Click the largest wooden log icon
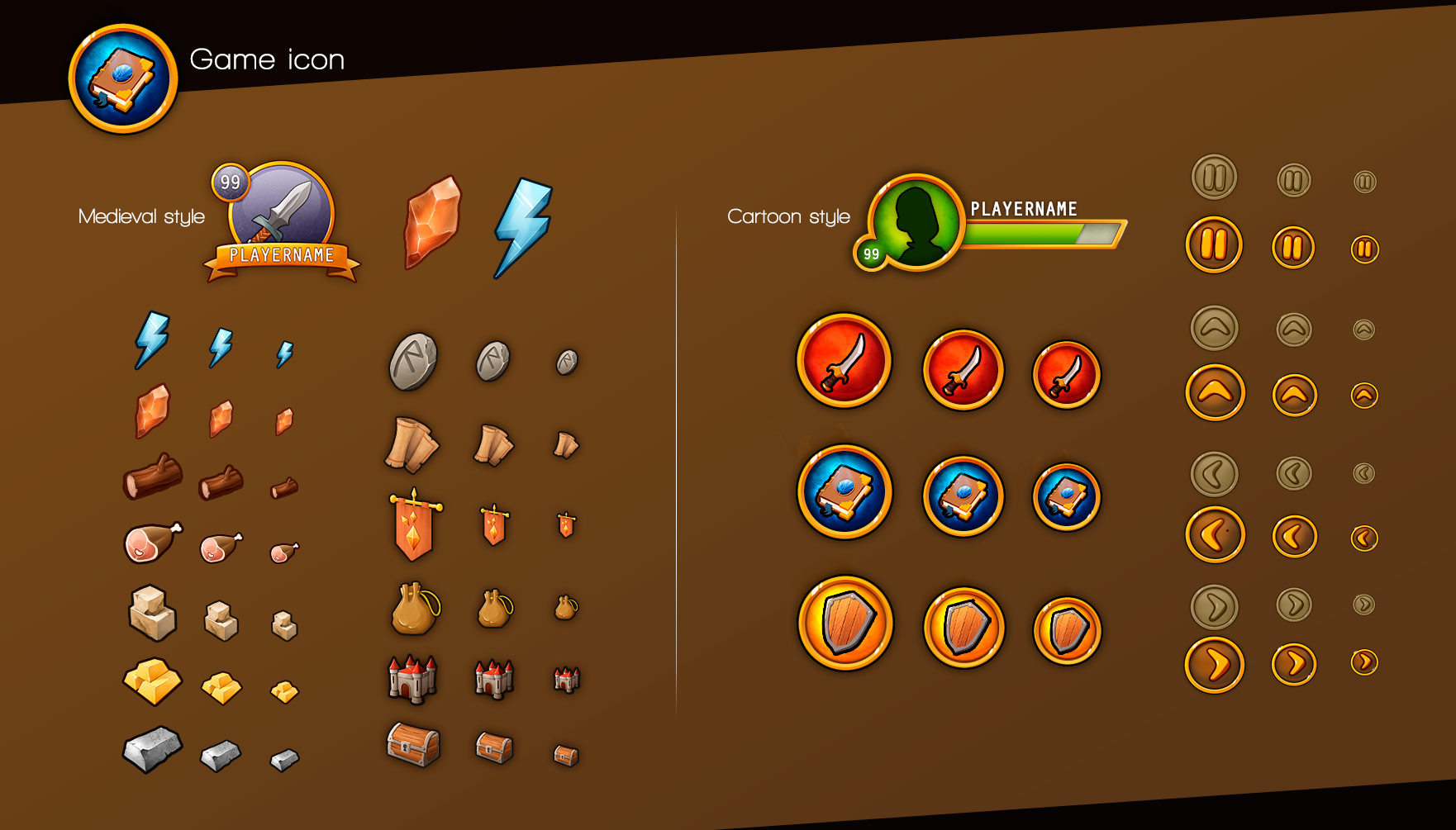 click(x=153, y=477)
